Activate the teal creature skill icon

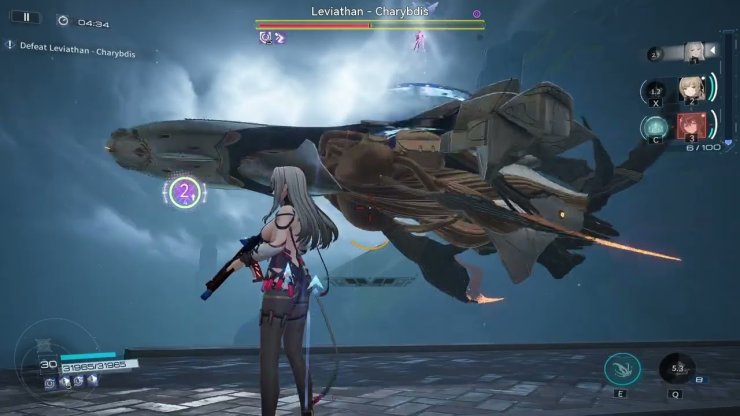coord(623,370)
